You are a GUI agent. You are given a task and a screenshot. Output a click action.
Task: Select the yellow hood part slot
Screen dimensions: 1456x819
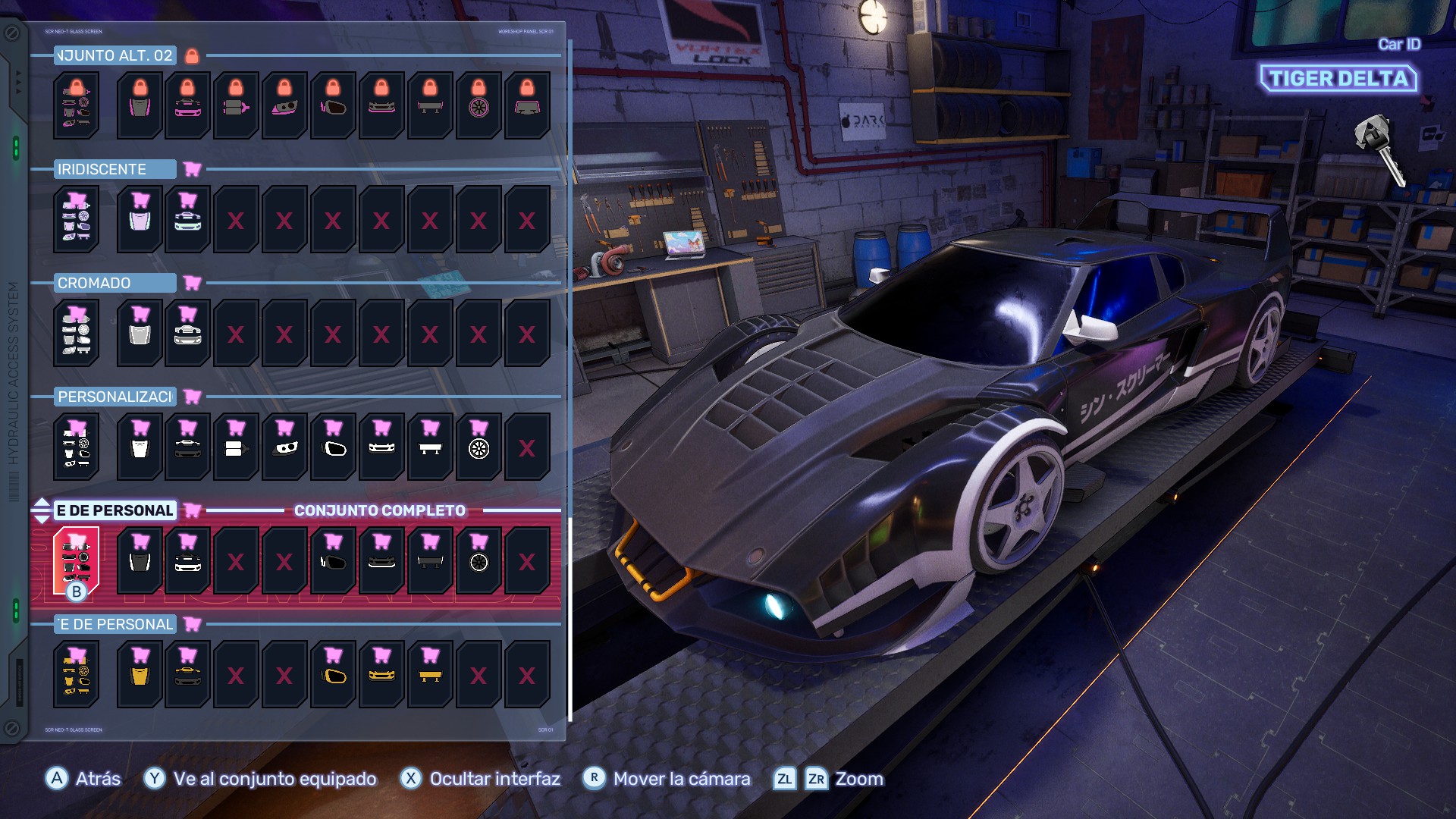coord(140,674)
